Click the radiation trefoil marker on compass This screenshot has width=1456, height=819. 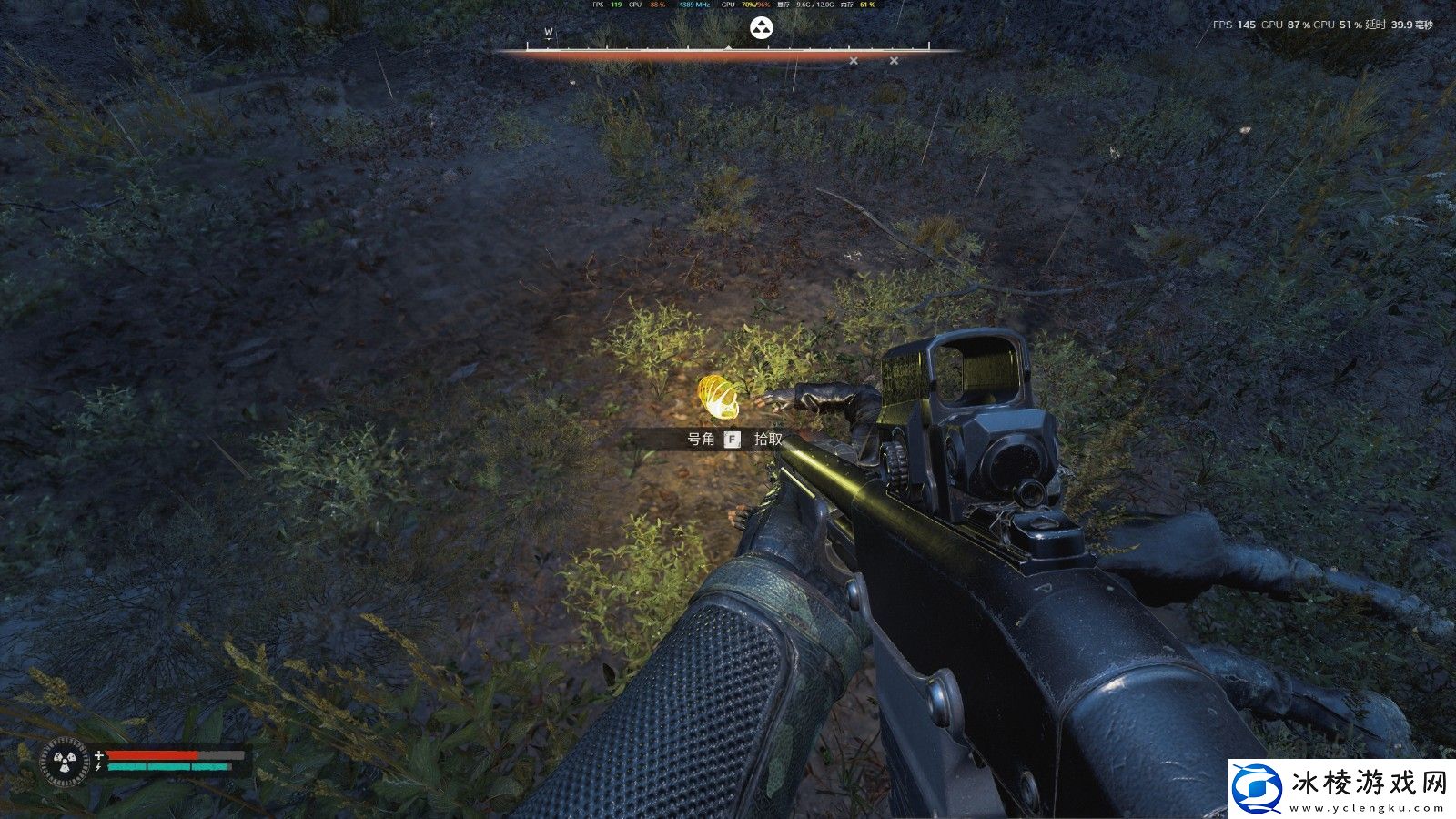click(760, 28)
